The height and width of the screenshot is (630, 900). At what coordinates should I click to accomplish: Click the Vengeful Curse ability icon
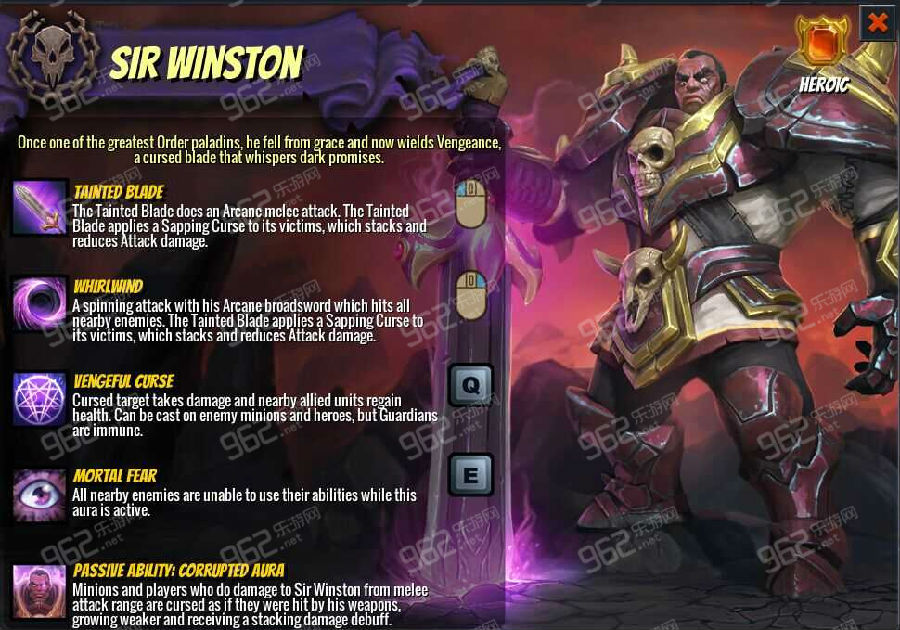coord(39,397)
